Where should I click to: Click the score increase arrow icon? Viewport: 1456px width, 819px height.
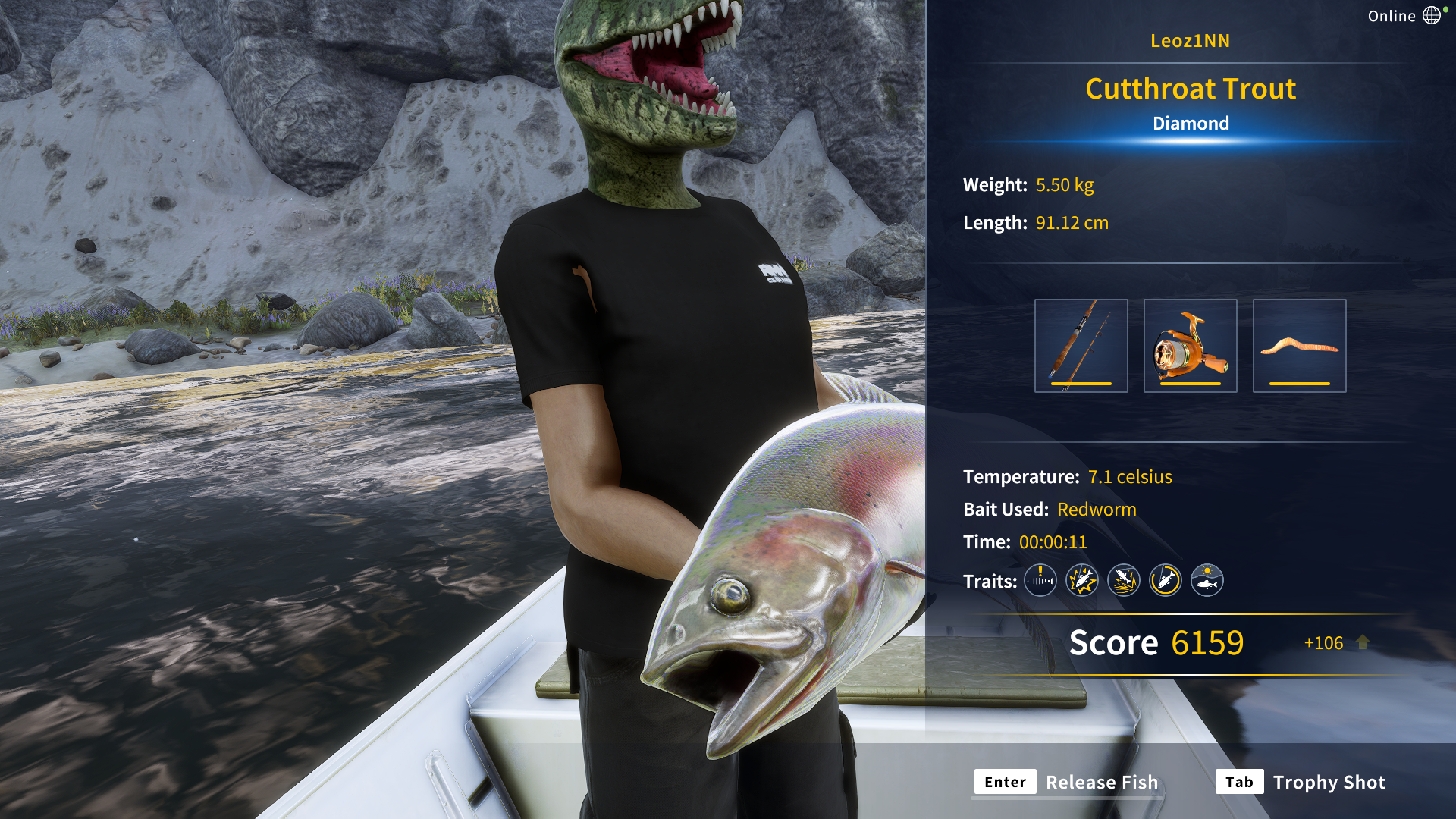1363,642
